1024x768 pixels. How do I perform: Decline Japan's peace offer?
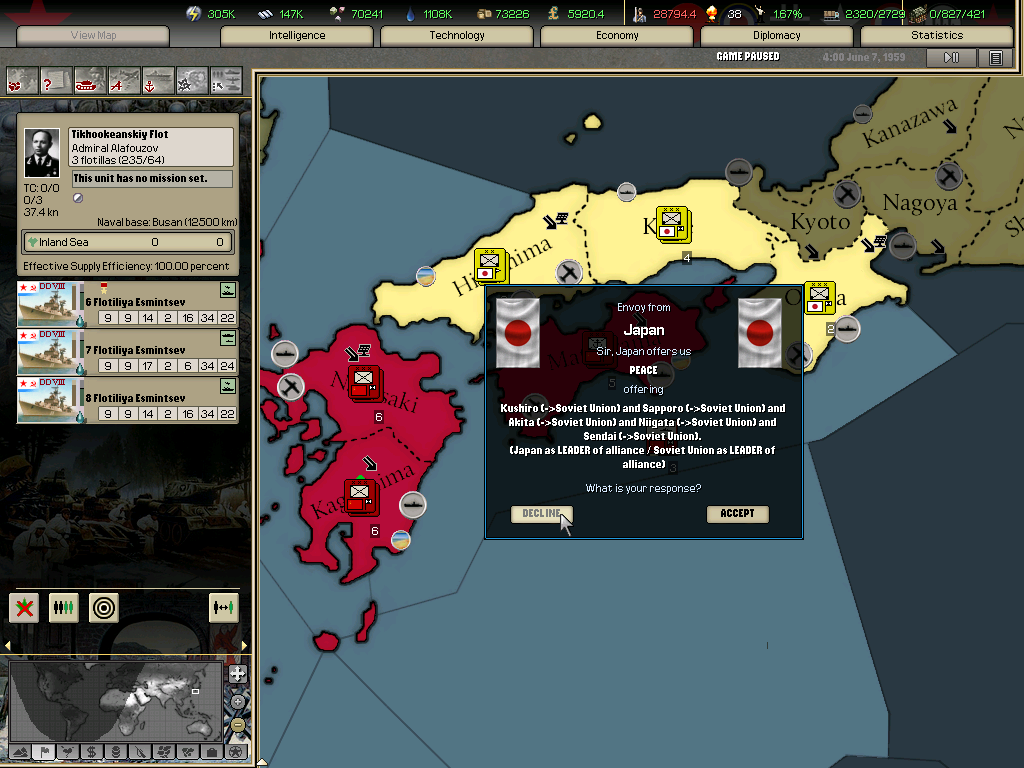tap(541, 514)
